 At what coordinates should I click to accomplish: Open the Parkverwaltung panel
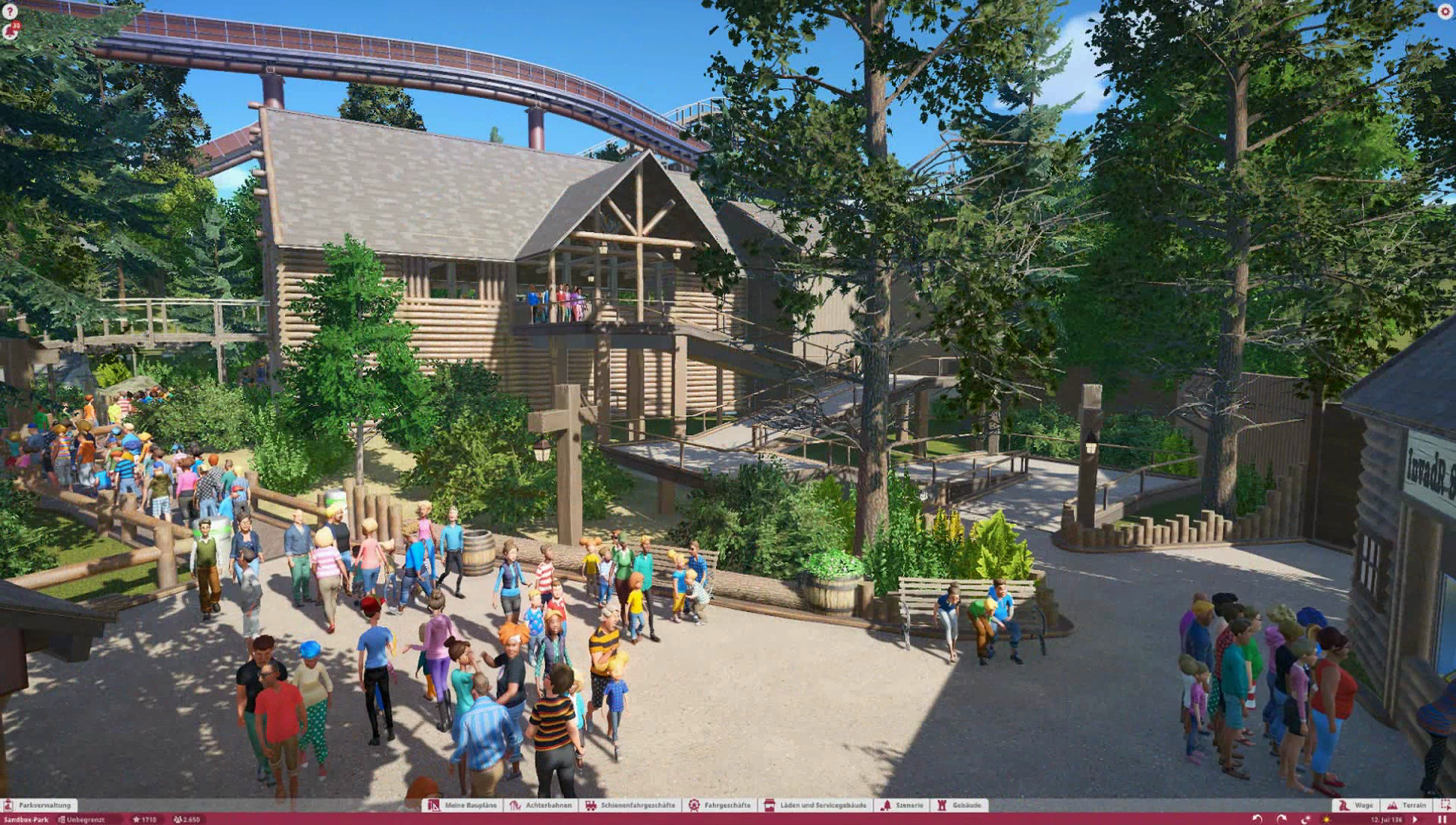pos(38,805)
